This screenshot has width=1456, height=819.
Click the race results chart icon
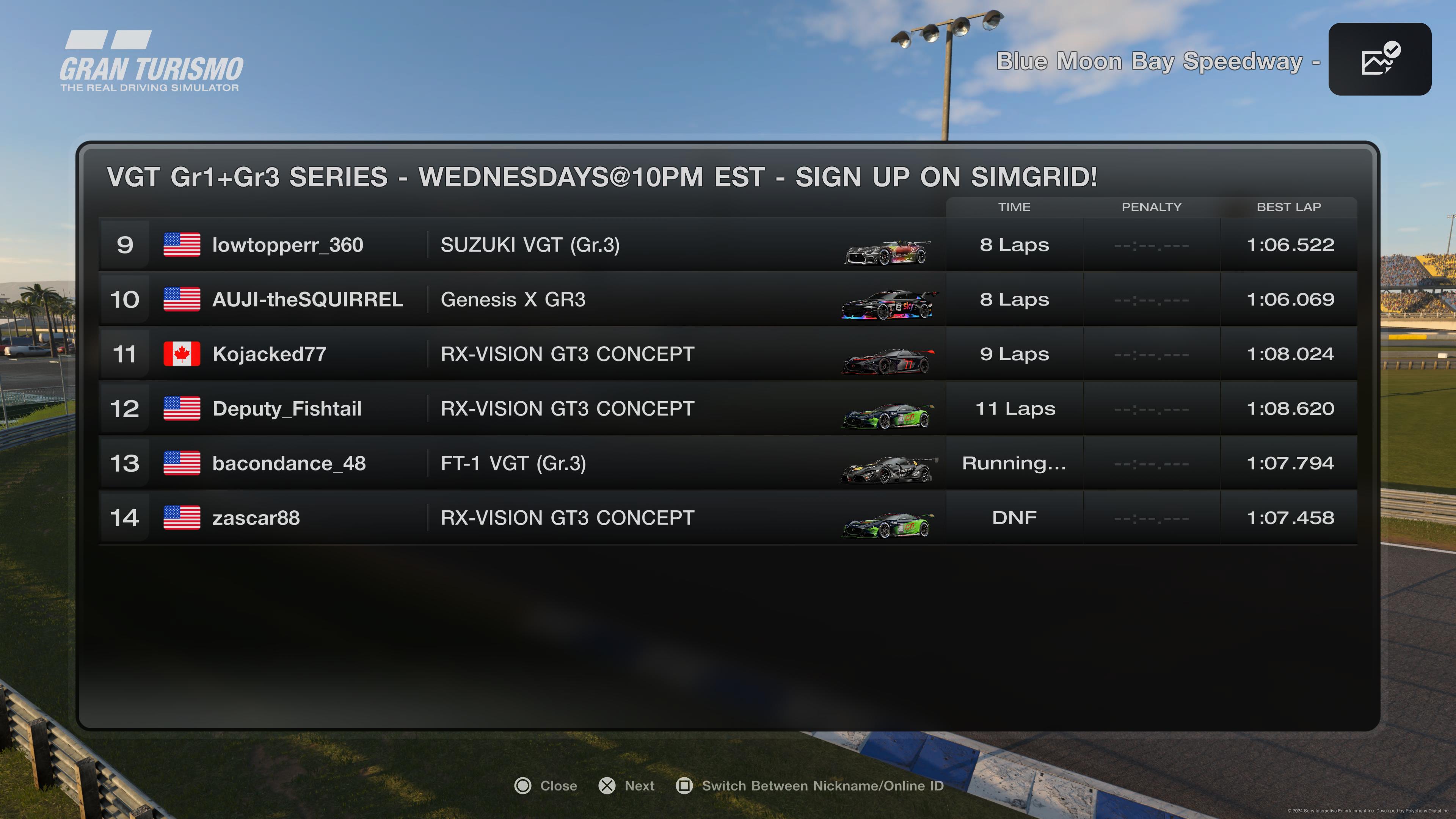[x=1379, y=60]
